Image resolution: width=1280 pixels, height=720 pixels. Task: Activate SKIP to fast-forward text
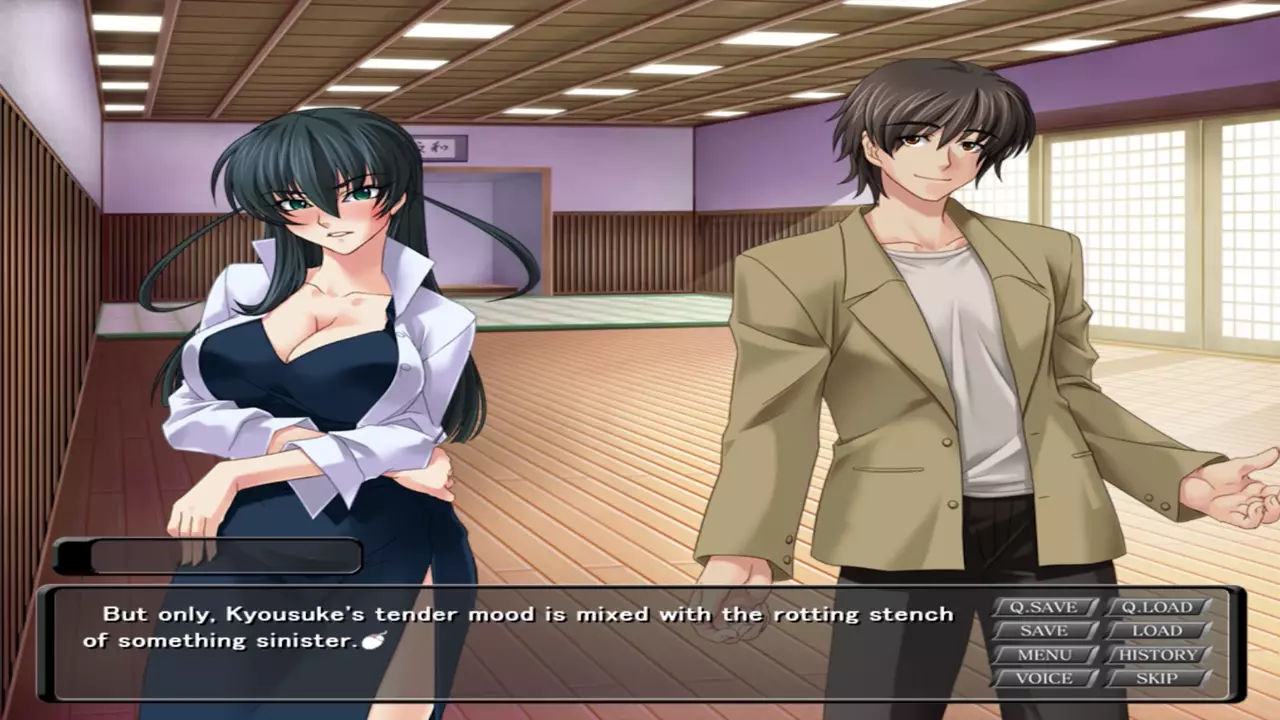point(1156,679)
